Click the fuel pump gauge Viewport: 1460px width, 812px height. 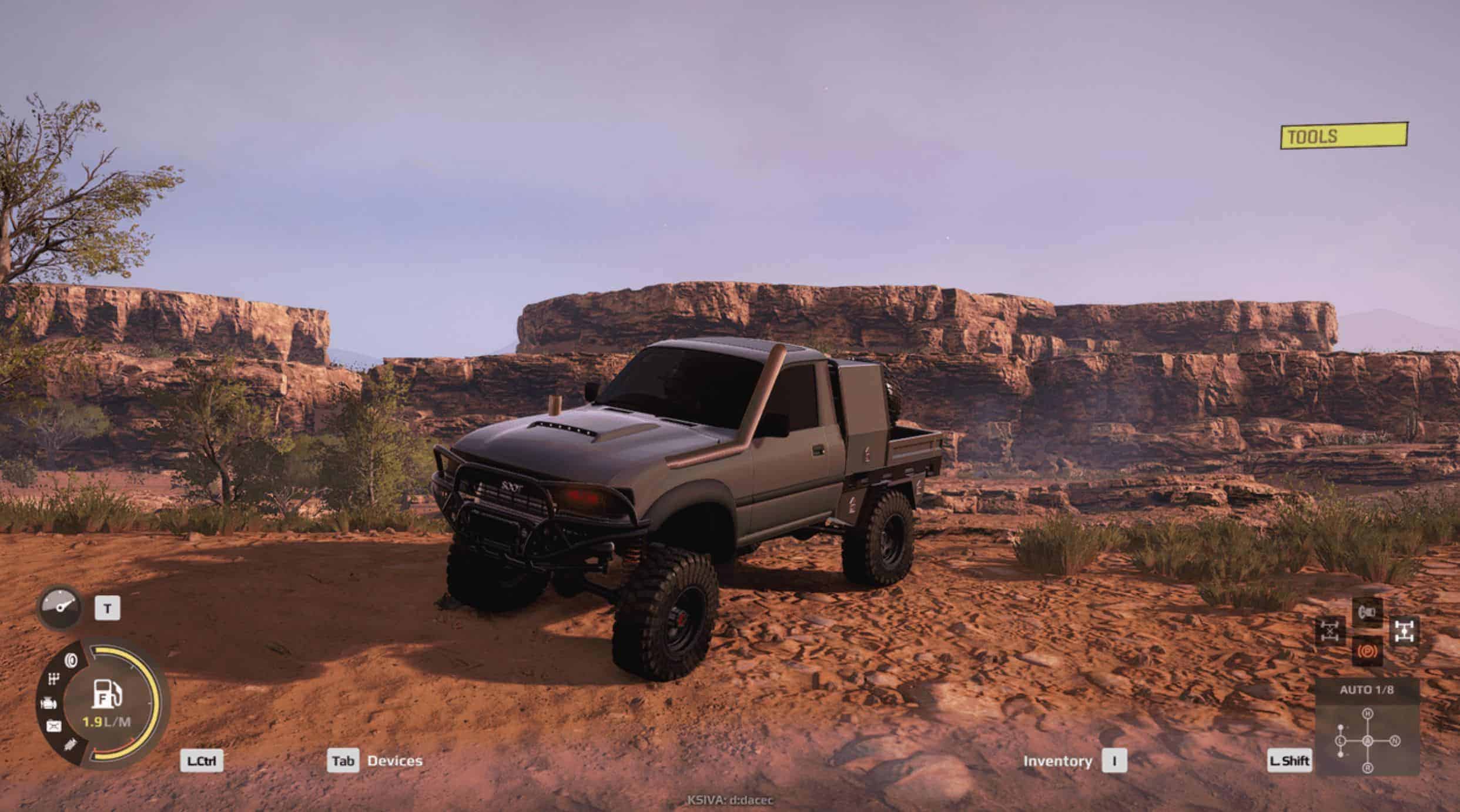(x=107, y=694)
